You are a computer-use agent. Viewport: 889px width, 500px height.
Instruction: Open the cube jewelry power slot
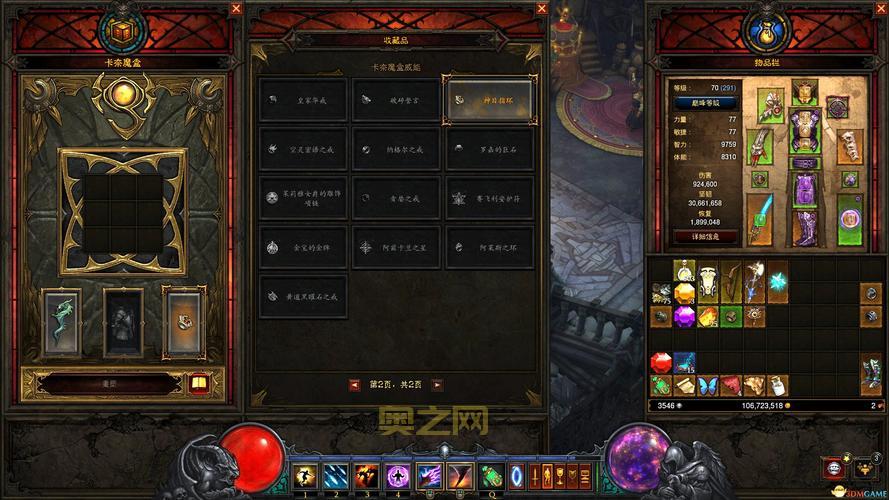tap(183, 320)
